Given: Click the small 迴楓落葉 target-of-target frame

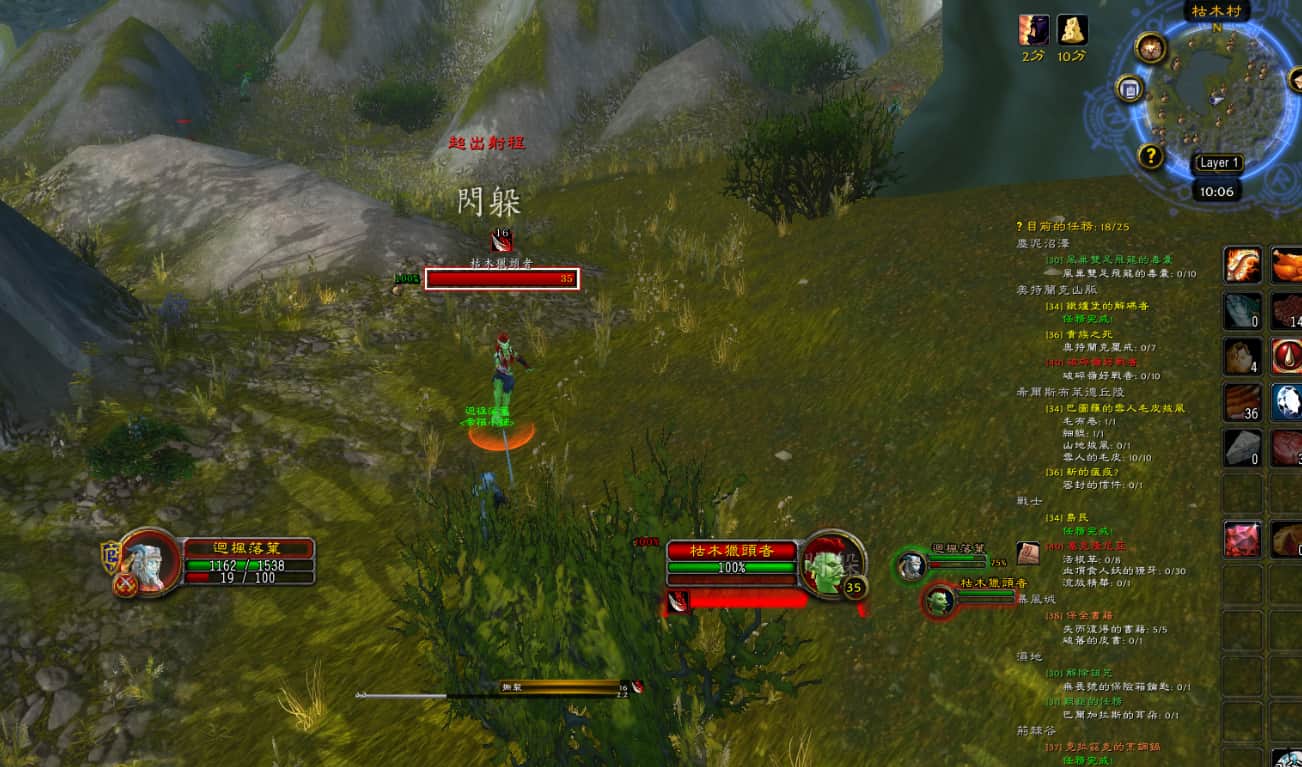Looking at the screenshot, I should point(912,565).
